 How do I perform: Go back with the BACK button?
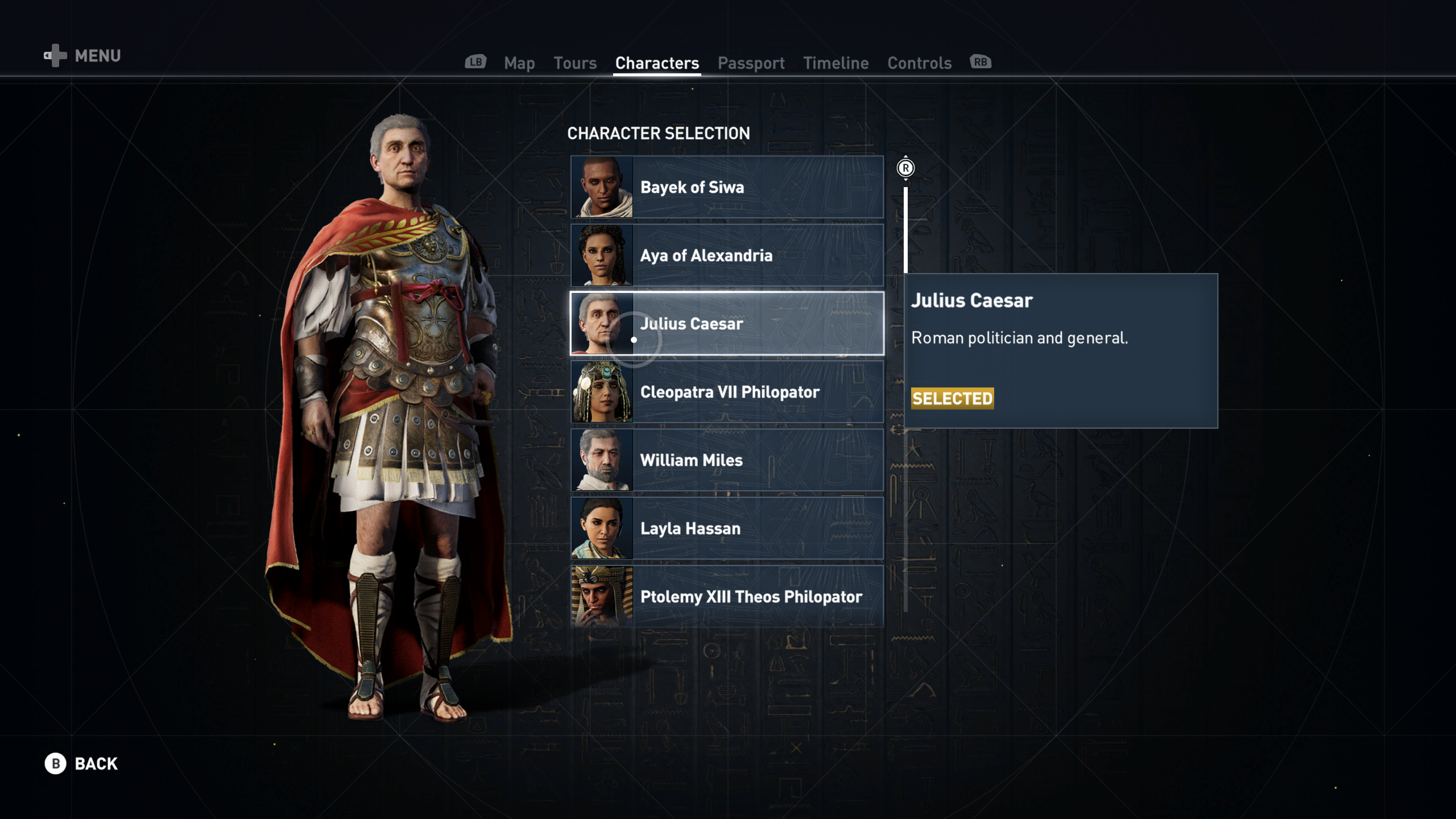[x=82, y=763]
